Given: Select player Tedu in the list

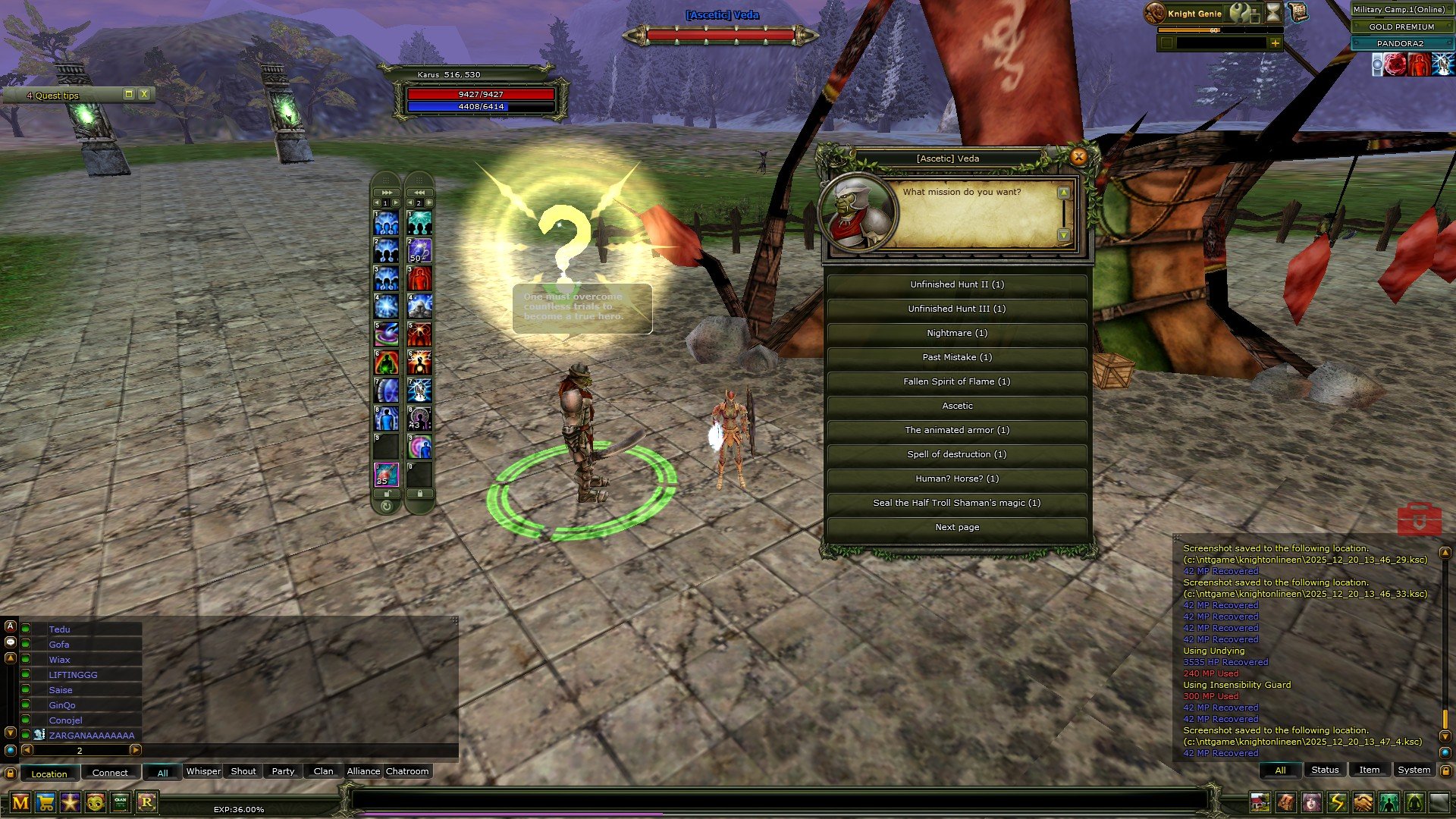Looking at the screenshot, I should [x=59, y=629].
